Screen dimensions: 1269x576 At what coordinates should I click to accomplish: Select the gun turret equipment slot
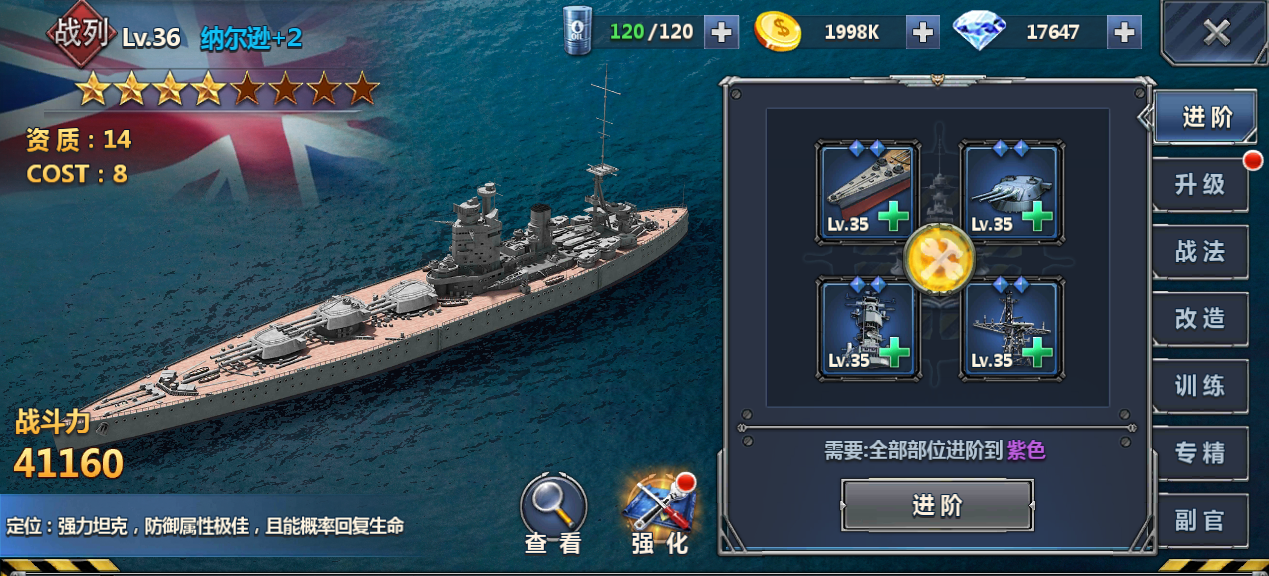pos(1011,192)
